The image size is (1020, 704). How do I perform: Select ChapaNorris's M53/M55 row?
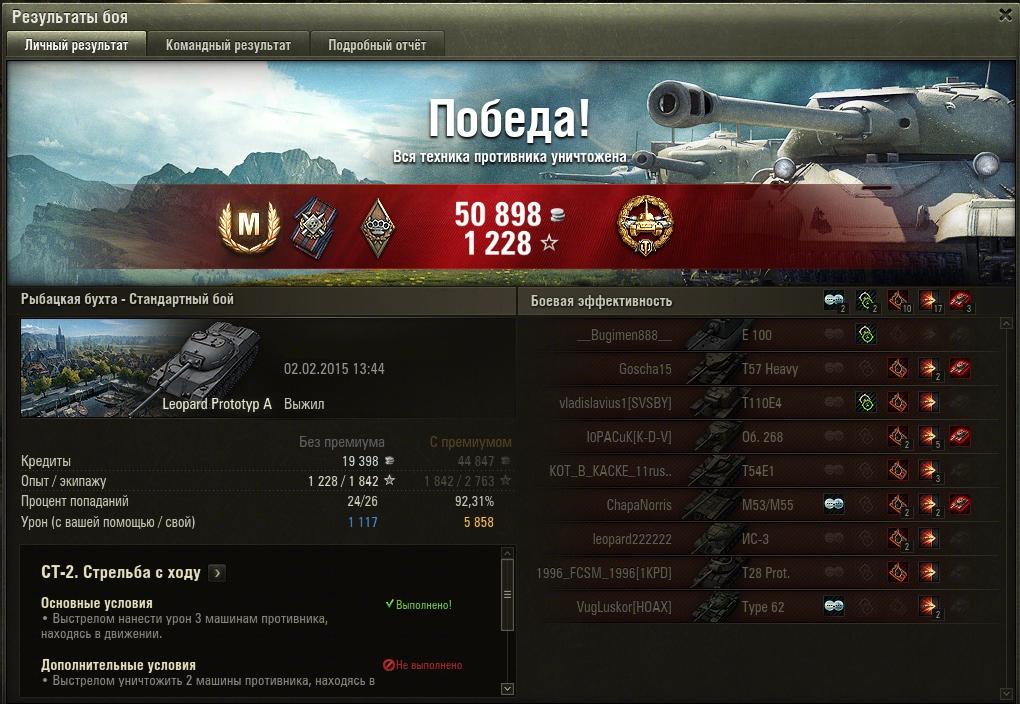pos(760,505)
